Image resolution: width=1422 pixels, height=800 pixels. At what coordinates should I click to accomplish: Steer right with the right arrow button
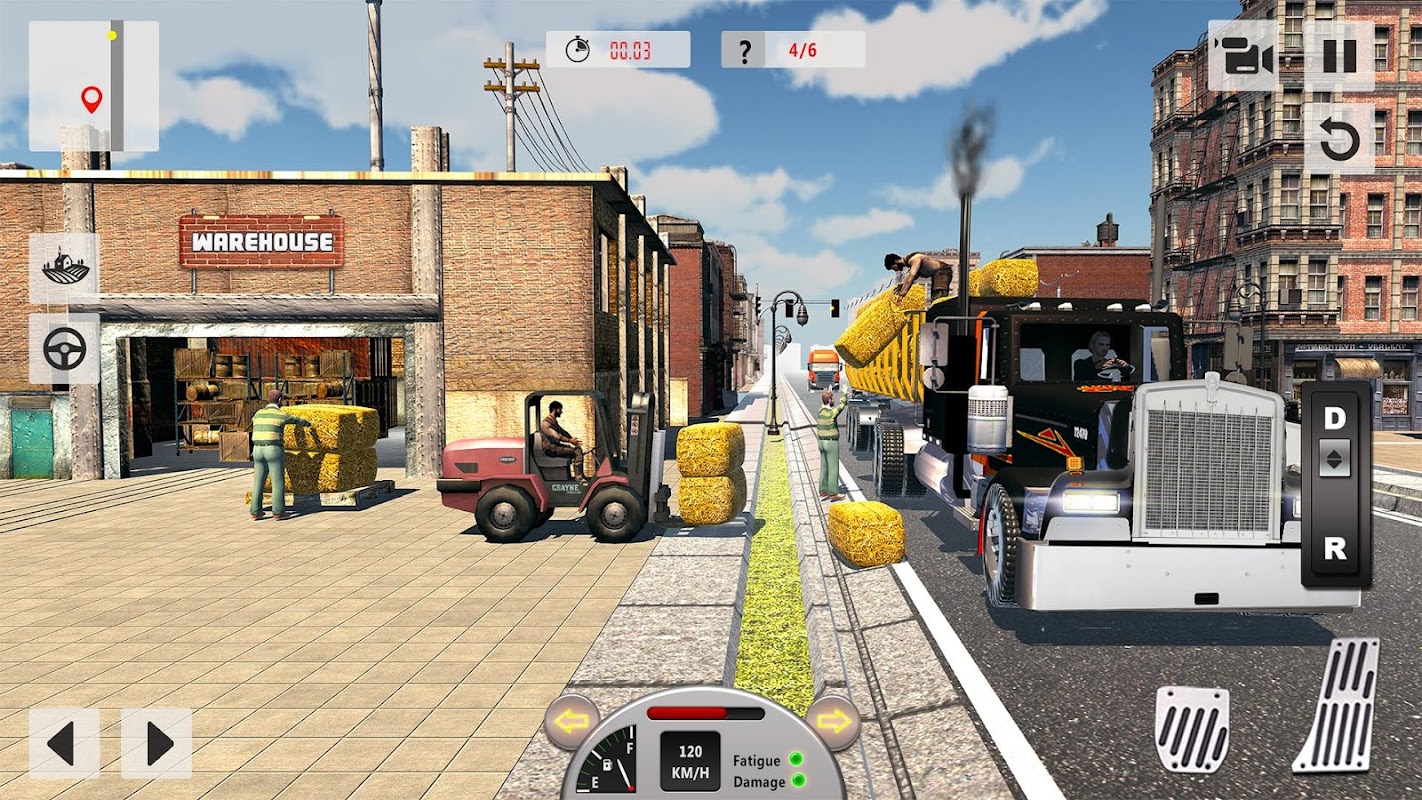157,743
